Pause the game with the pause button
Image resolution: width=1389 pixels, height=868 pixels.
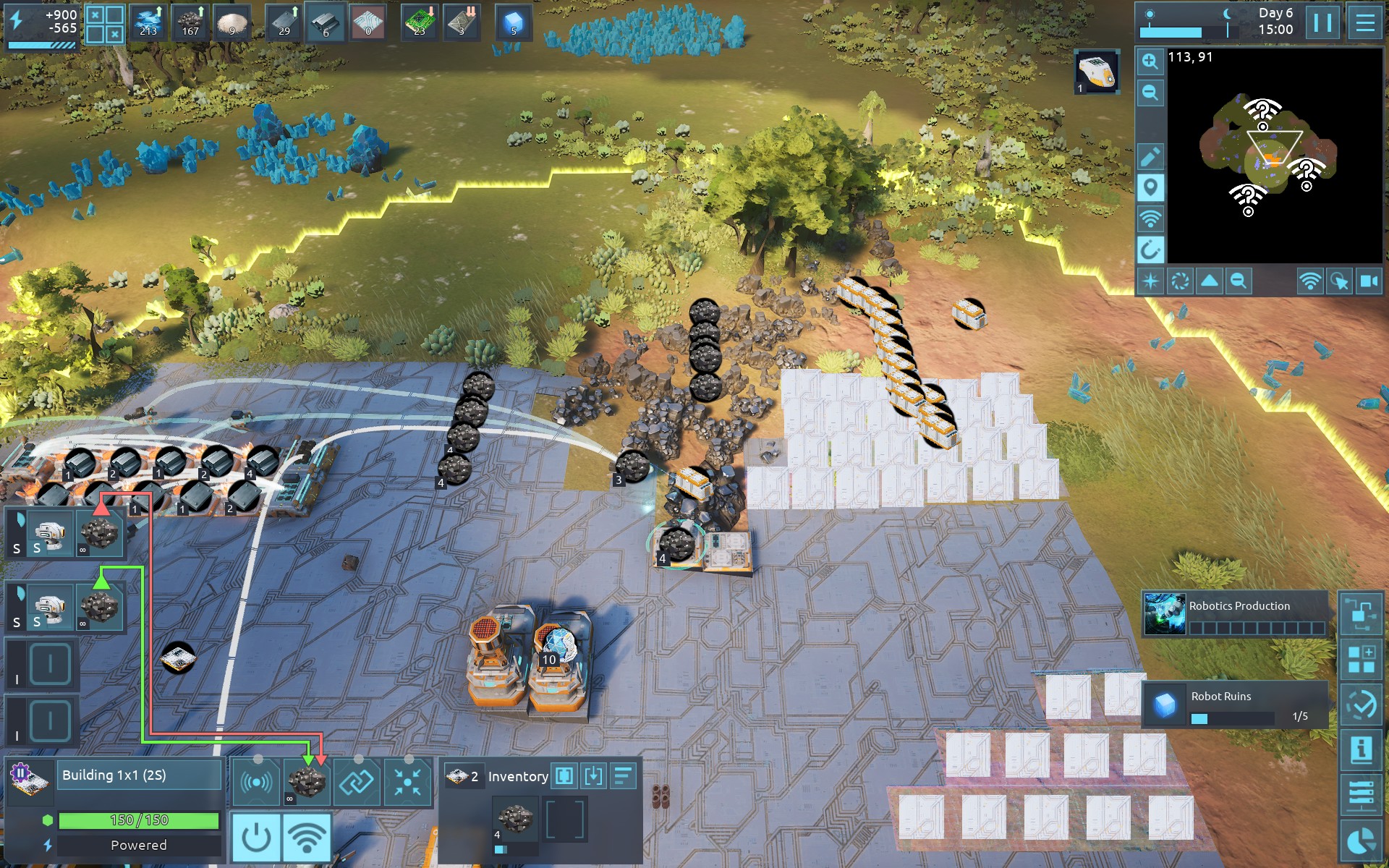1322,22
